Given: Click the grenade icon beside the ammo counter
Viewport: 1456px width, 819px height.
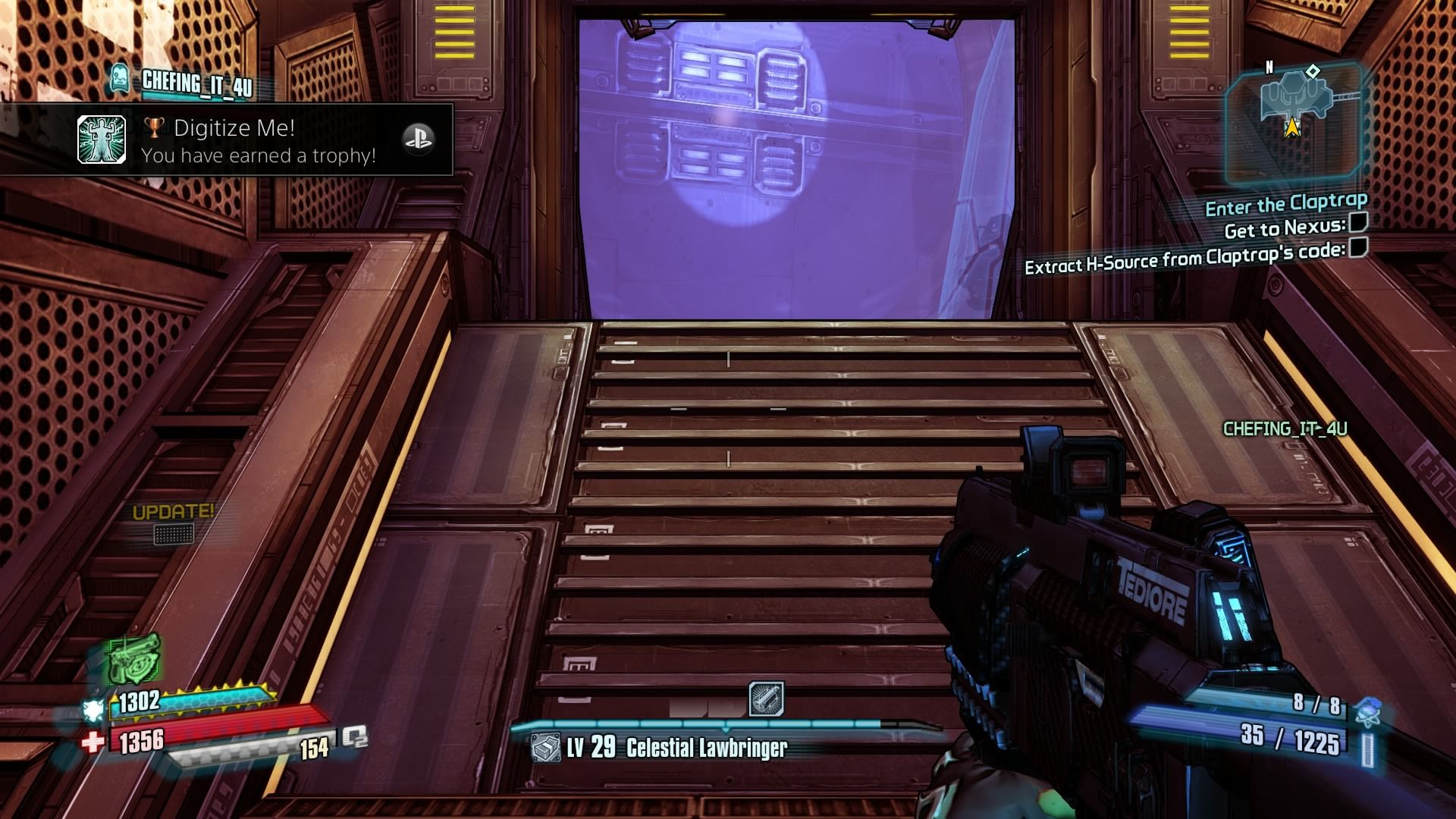Looking at the screenshot, I should pos(1367,712).
